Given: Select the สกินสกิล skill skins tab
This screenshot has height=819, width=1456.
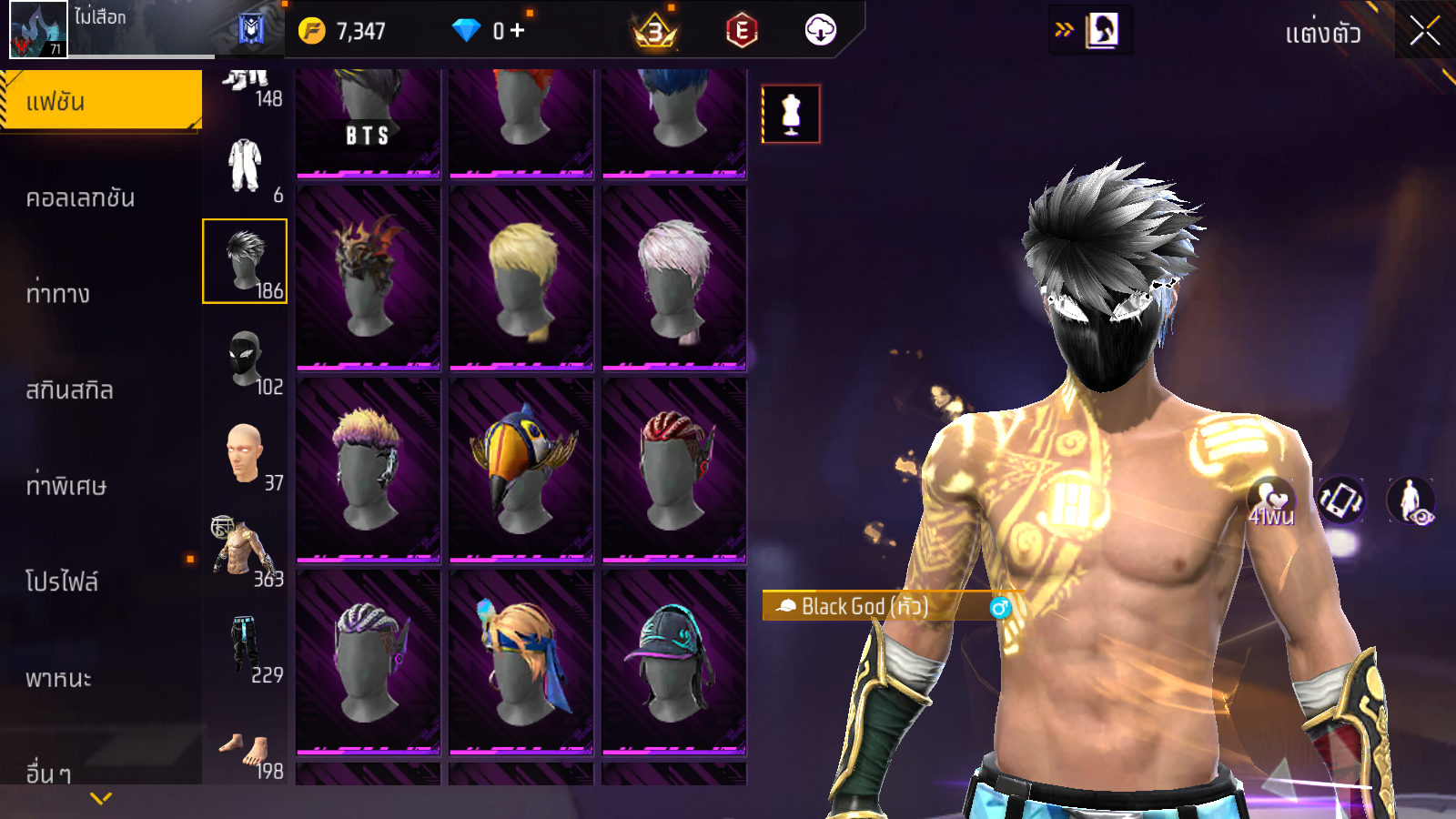Looking at the screenshot, I should 69,389.
